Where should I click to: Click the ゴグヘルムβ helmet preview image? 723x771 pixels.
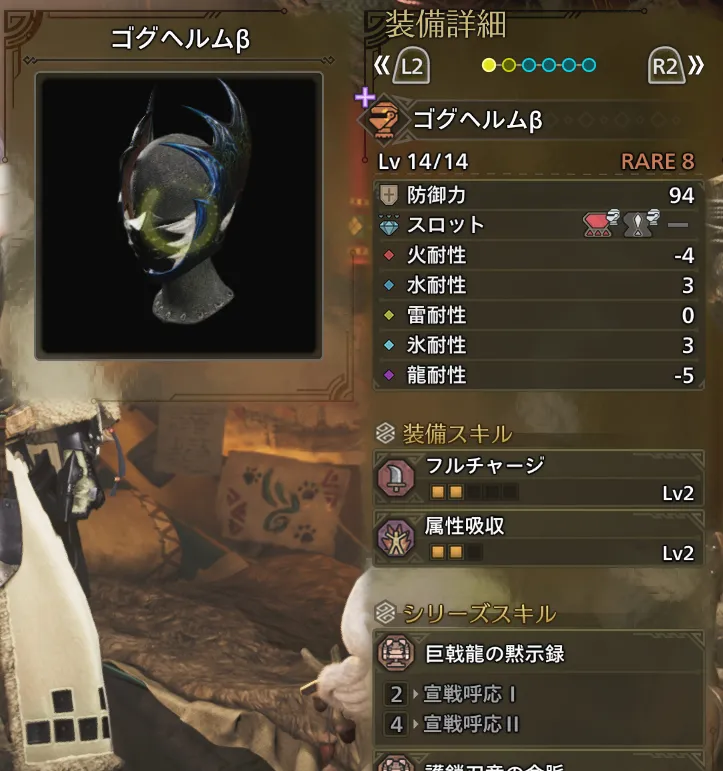pyautogui.click(x=178, y=216)
